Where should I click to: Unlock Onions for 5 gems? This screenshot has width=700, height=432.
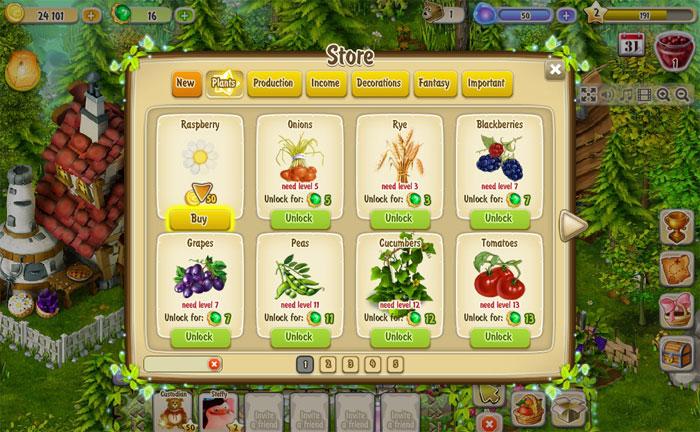(299, 218)
